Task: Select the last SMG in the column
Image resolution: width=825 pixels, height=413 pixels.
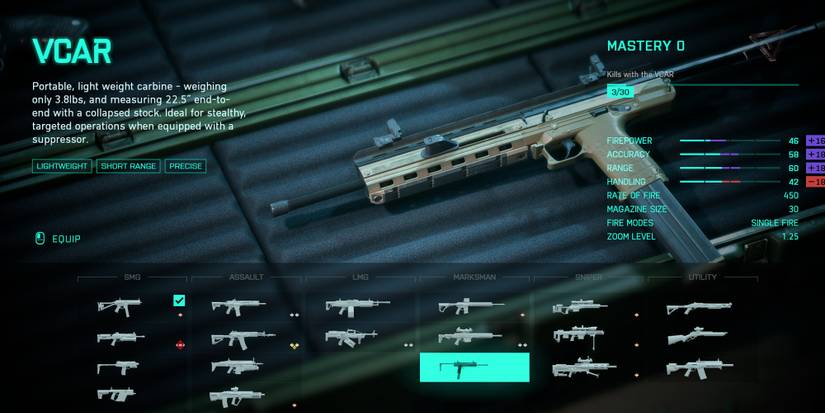Action: point(120,395)
